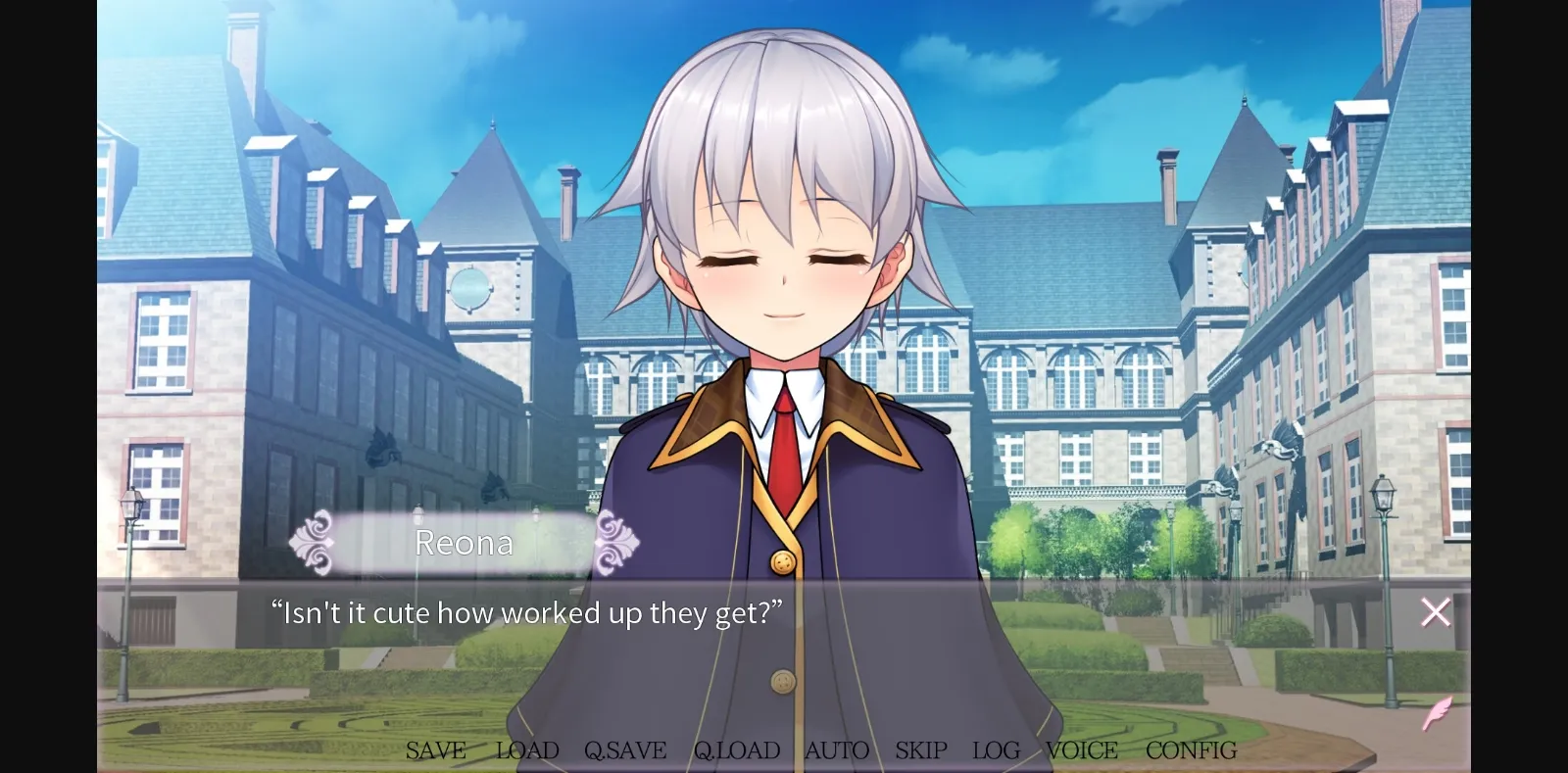Enable SKIP mode
The image size is (1568, 773).
tap(919, 750)
